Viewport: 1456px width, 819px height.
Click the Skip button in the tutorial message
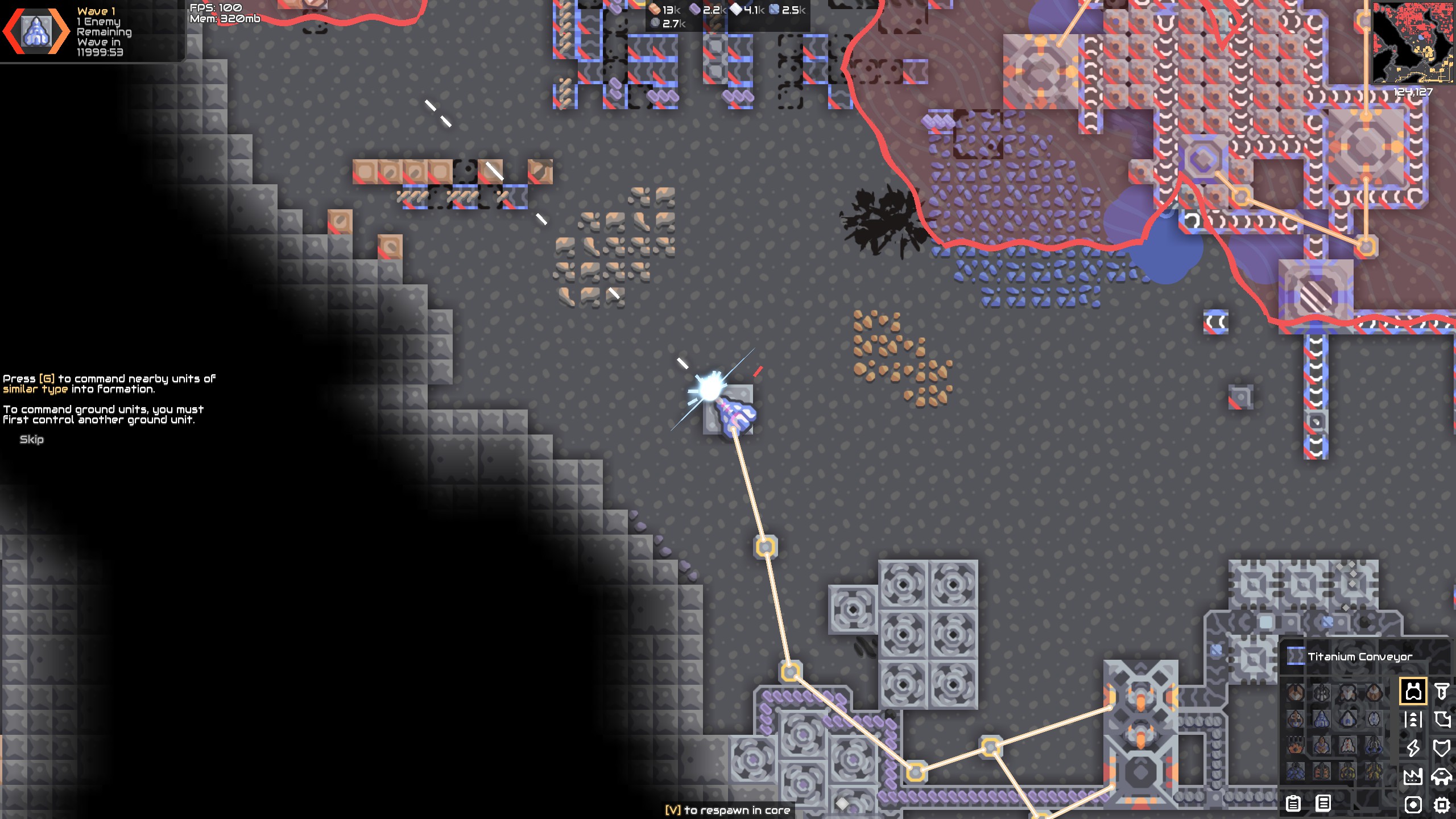(32, 439)
